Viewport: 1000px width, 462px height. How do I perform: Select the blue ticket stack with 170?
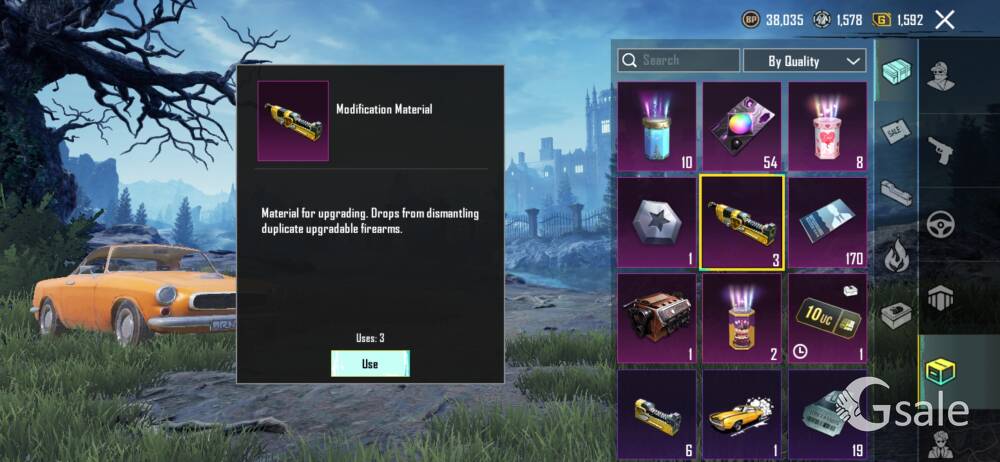tap(827, 222)
